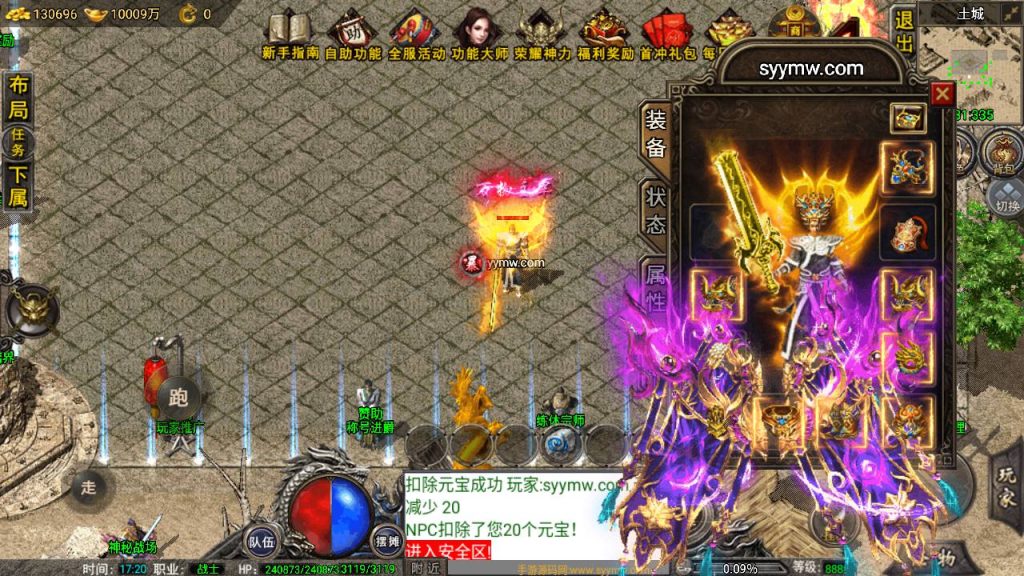Open the 下属 subordinates button

(18, 186)
